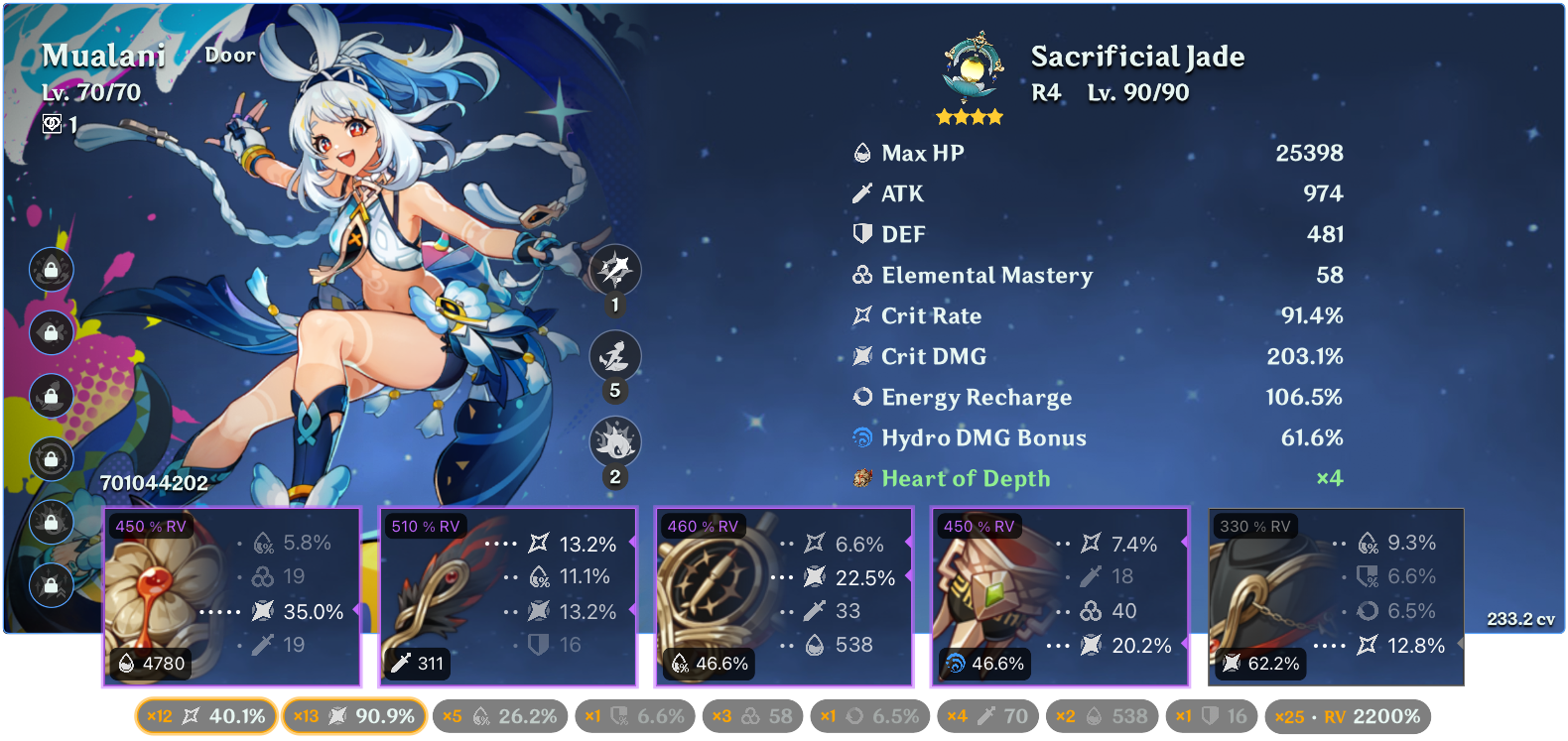Click the Elemental Burst talent icon

pos(615,444)
